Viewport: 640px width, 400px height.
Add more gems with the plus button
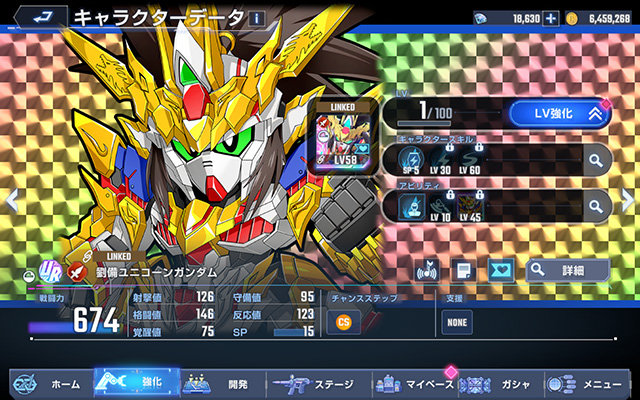(550, 18)
